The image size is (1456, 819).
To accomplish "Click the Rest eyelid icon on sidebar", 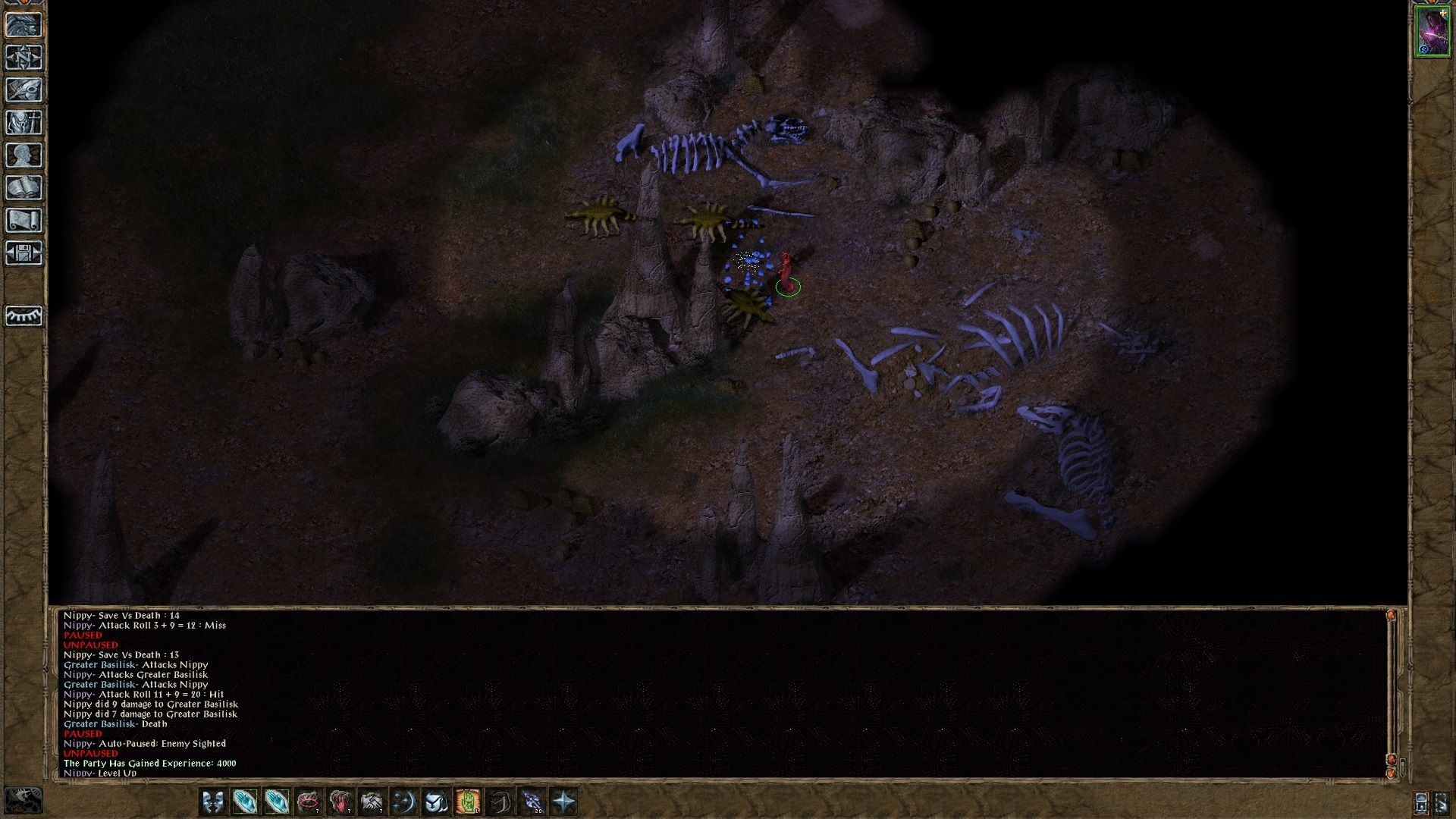I will (x=24, y=315).
